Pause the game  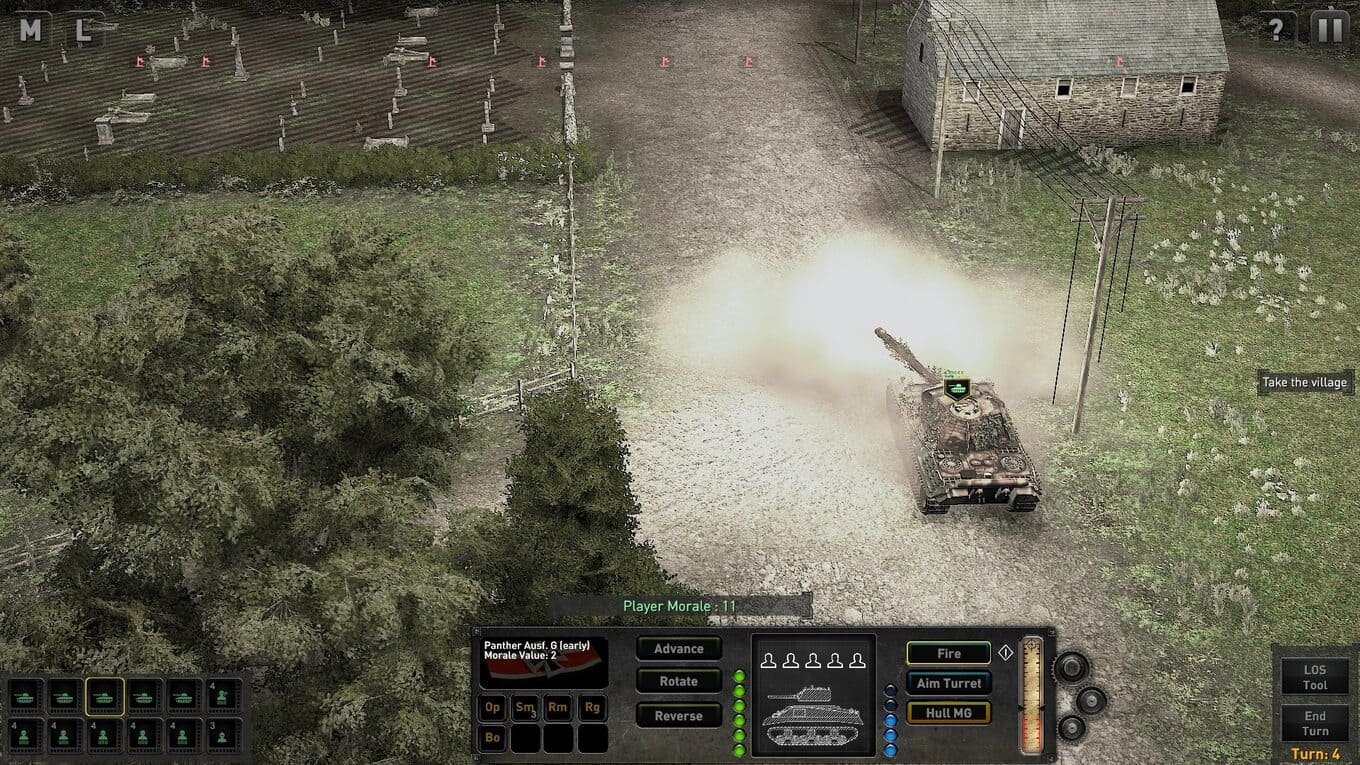[1329, 29]
